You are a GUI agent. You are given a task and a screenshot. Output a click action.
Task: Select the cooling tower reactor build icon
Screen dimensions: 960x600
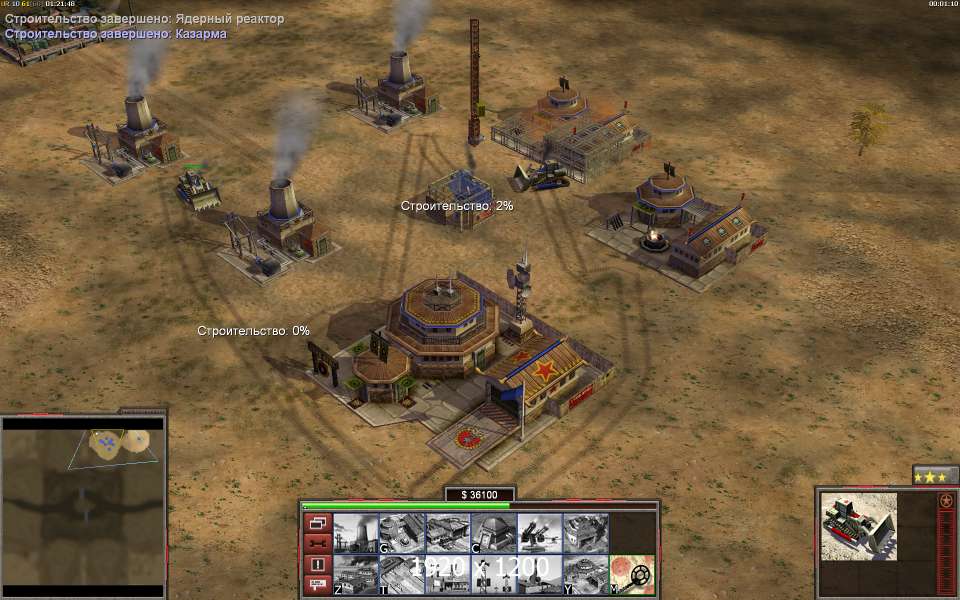point(355,533)
